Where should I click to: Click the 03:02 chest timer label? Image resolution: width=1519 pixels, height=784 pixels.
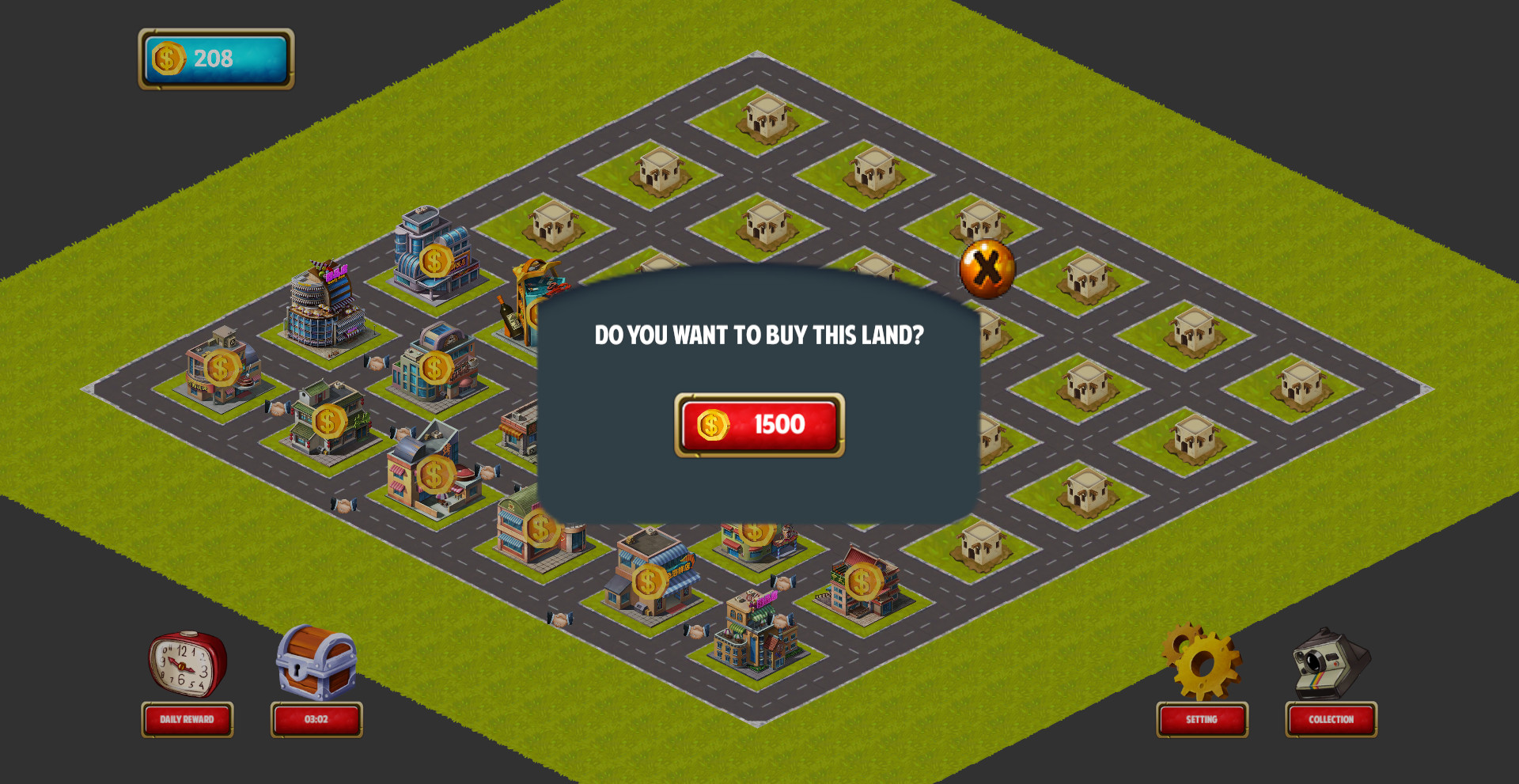(316, 719)
